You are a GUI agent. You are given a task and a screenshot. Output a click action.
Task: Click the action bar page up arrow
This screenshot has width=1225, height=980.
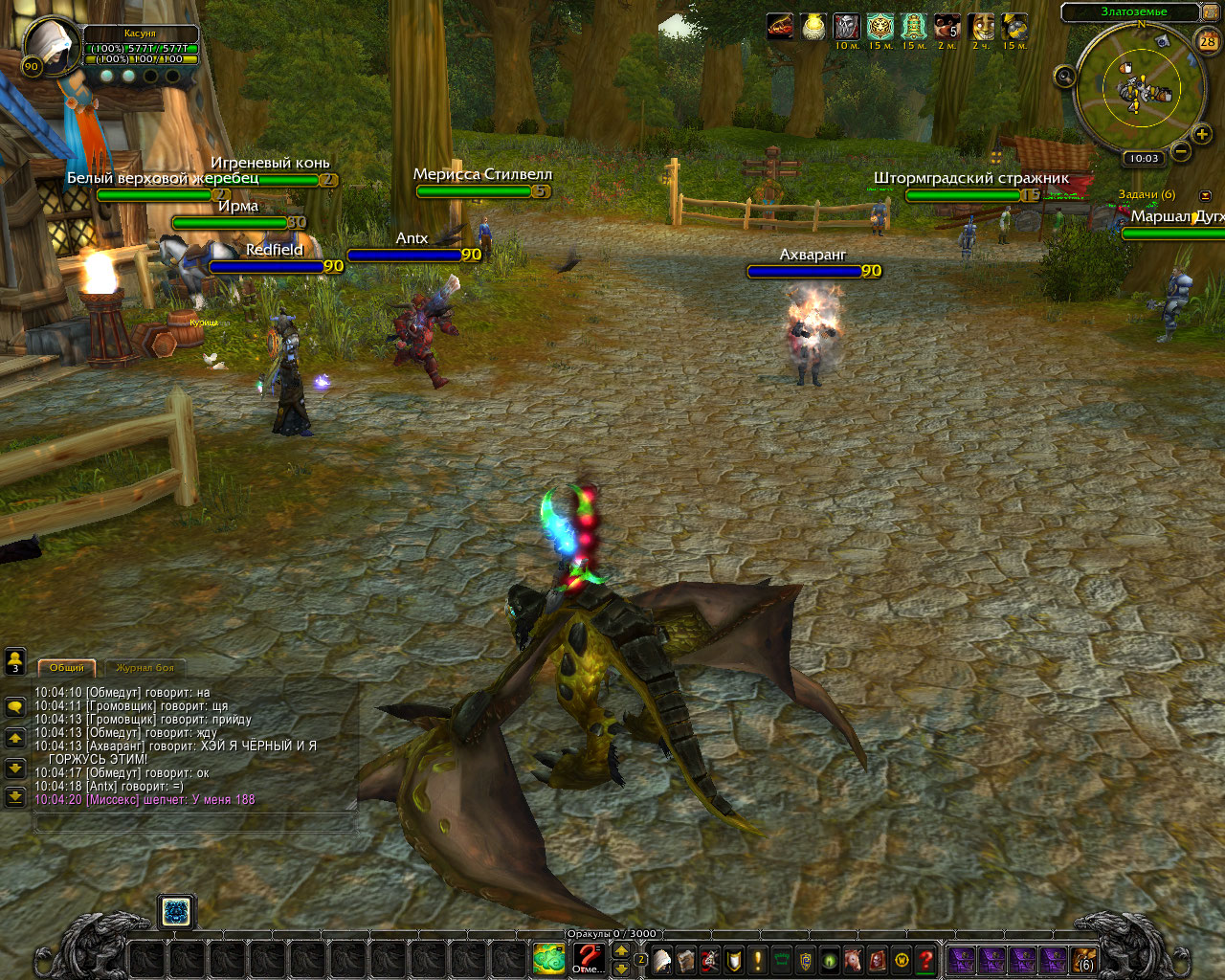click(621, 950)
